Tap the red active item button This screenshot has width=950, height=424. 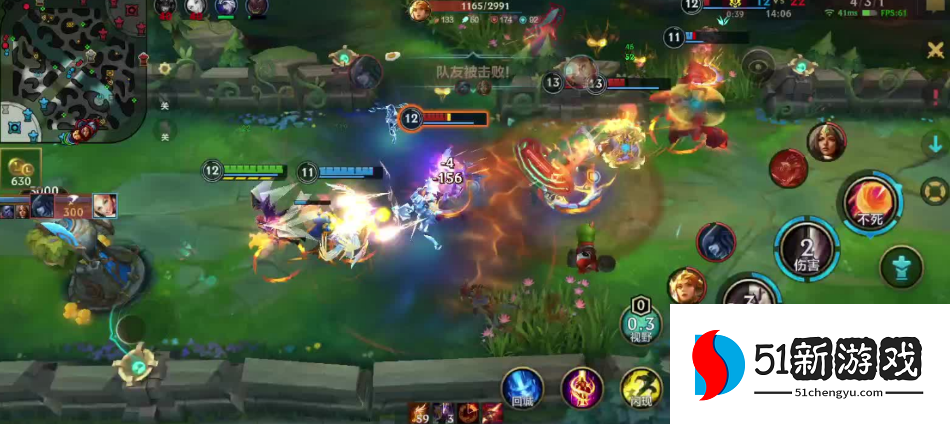tap(788, 168)
